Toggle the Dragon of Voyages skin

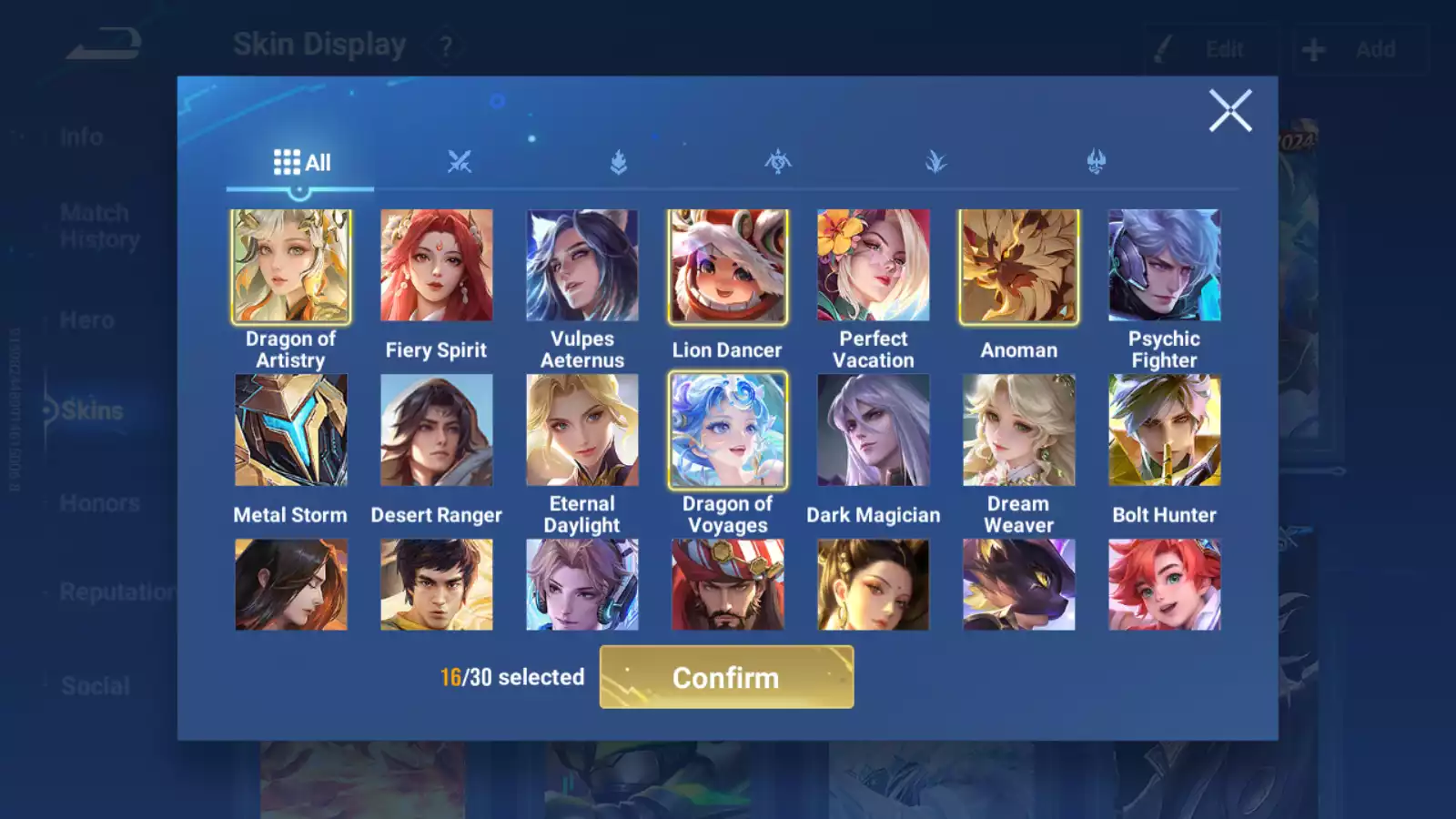(728, 430)
